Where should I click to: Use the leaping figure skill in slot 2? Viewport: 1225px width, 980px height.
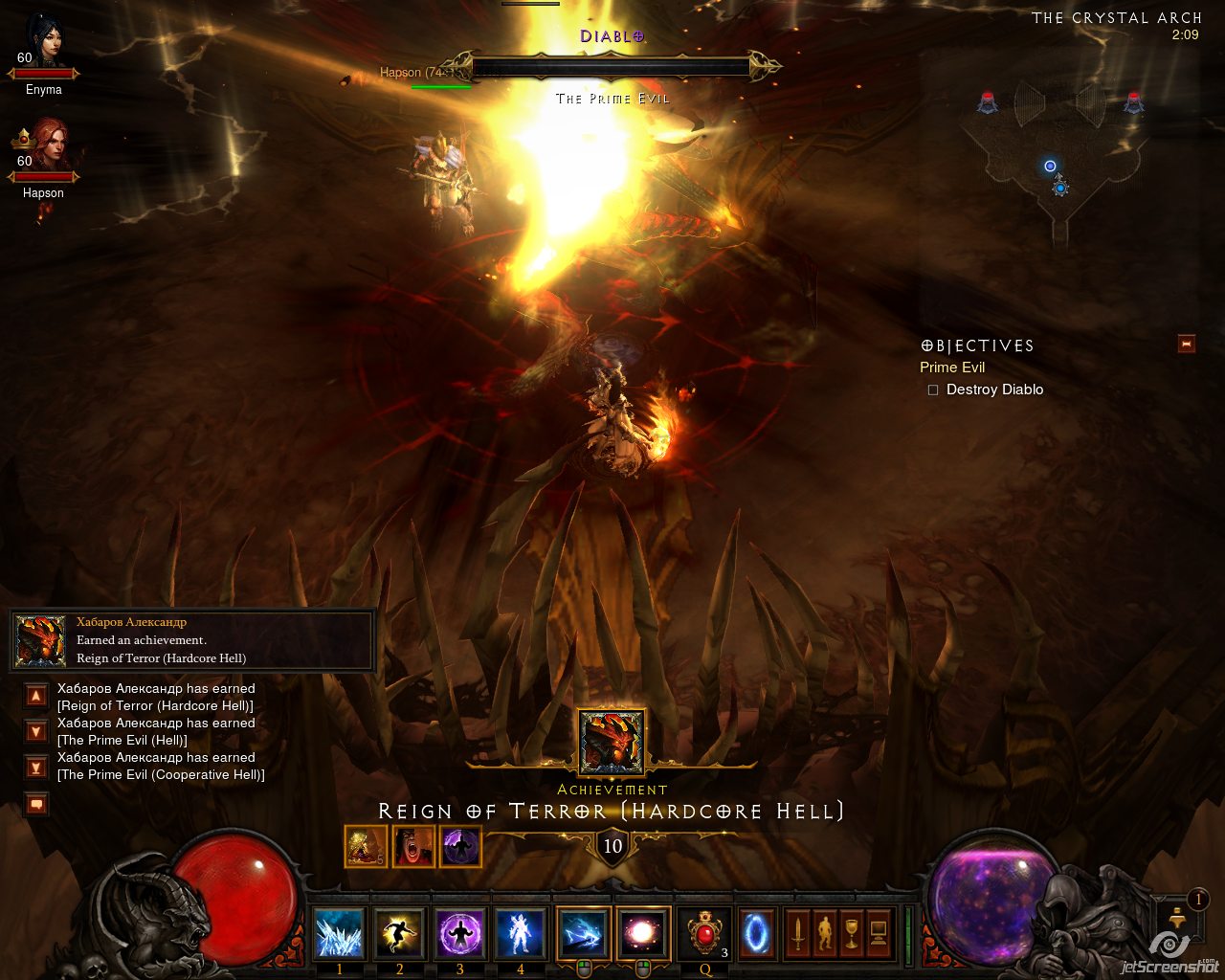tap(399, 933)
